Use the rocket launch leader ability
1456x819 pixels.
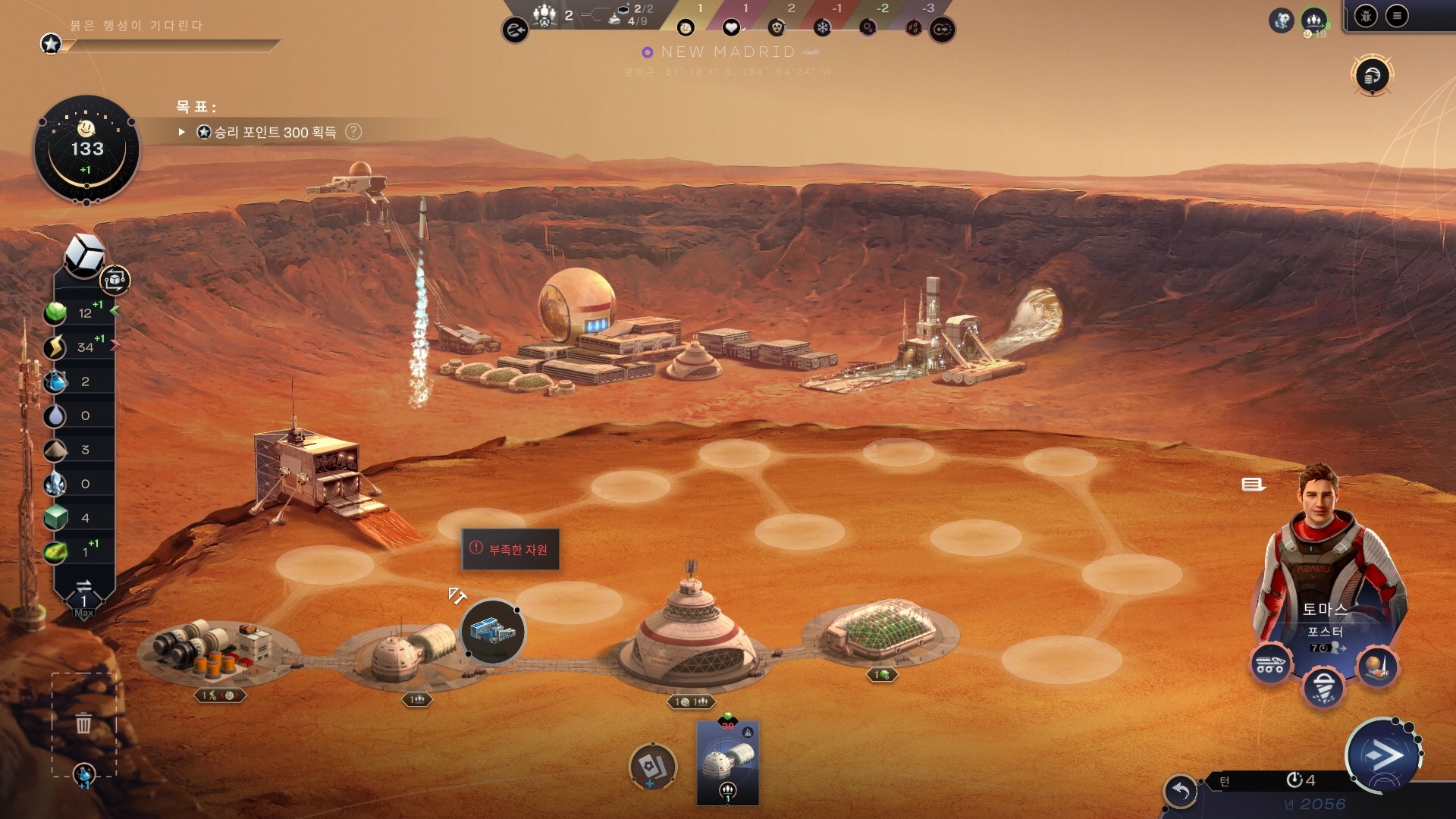click(1377, 667)
